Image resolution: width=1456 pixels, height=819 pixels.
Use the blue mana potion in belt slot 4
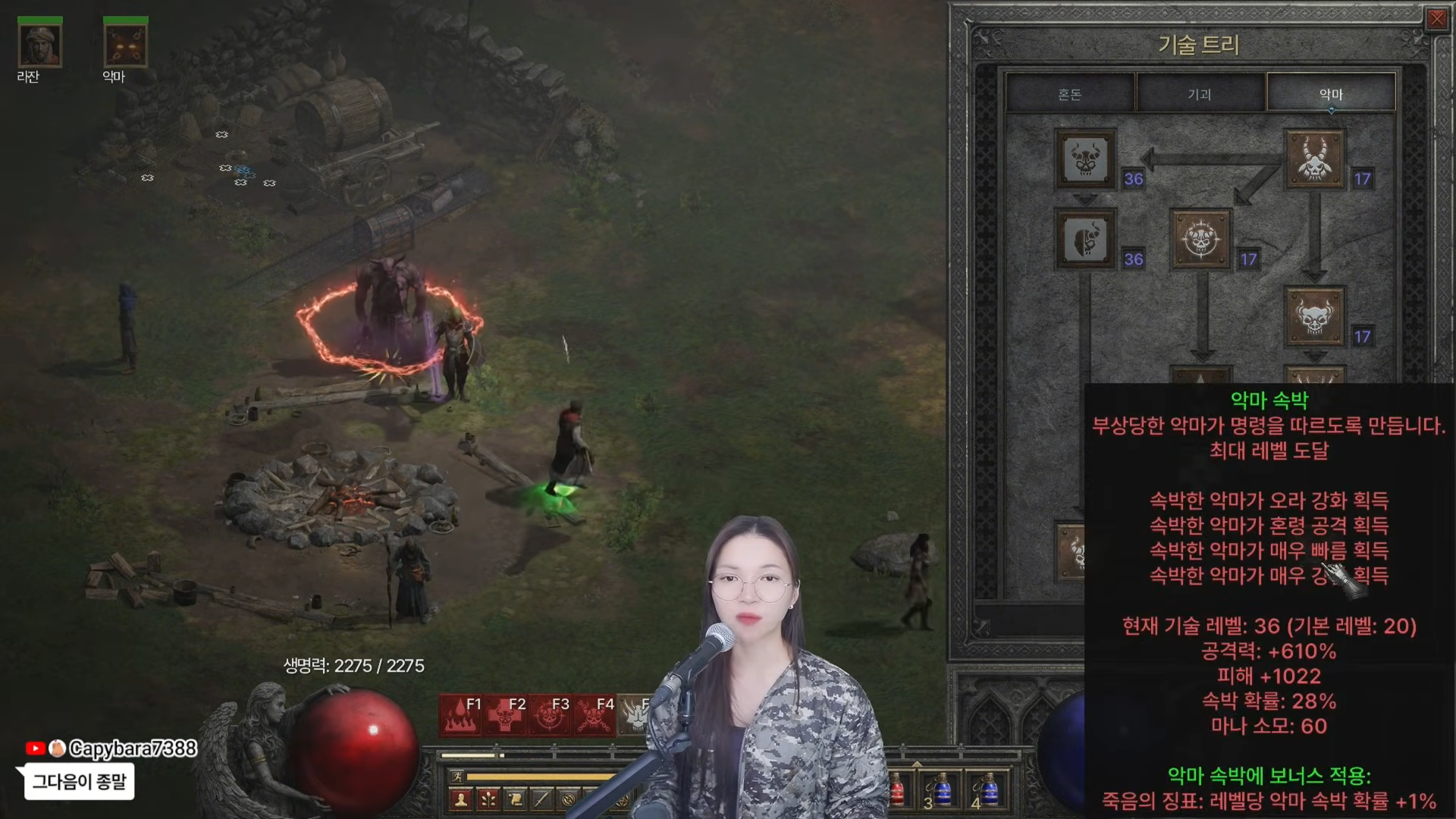tap(987, 791)
